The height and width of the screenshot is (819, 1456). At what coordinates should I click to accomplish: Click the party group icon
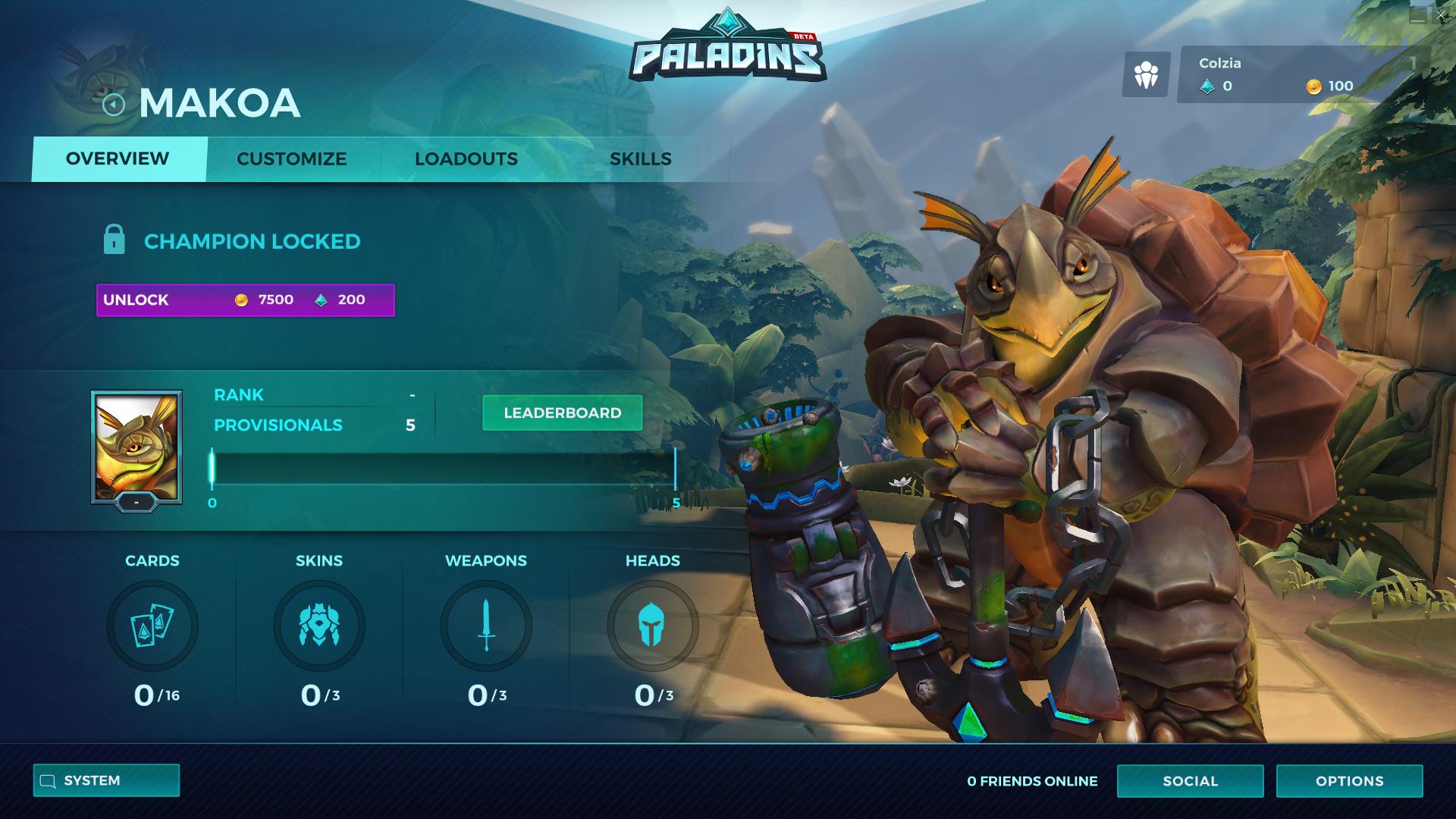pos(1146,74)
